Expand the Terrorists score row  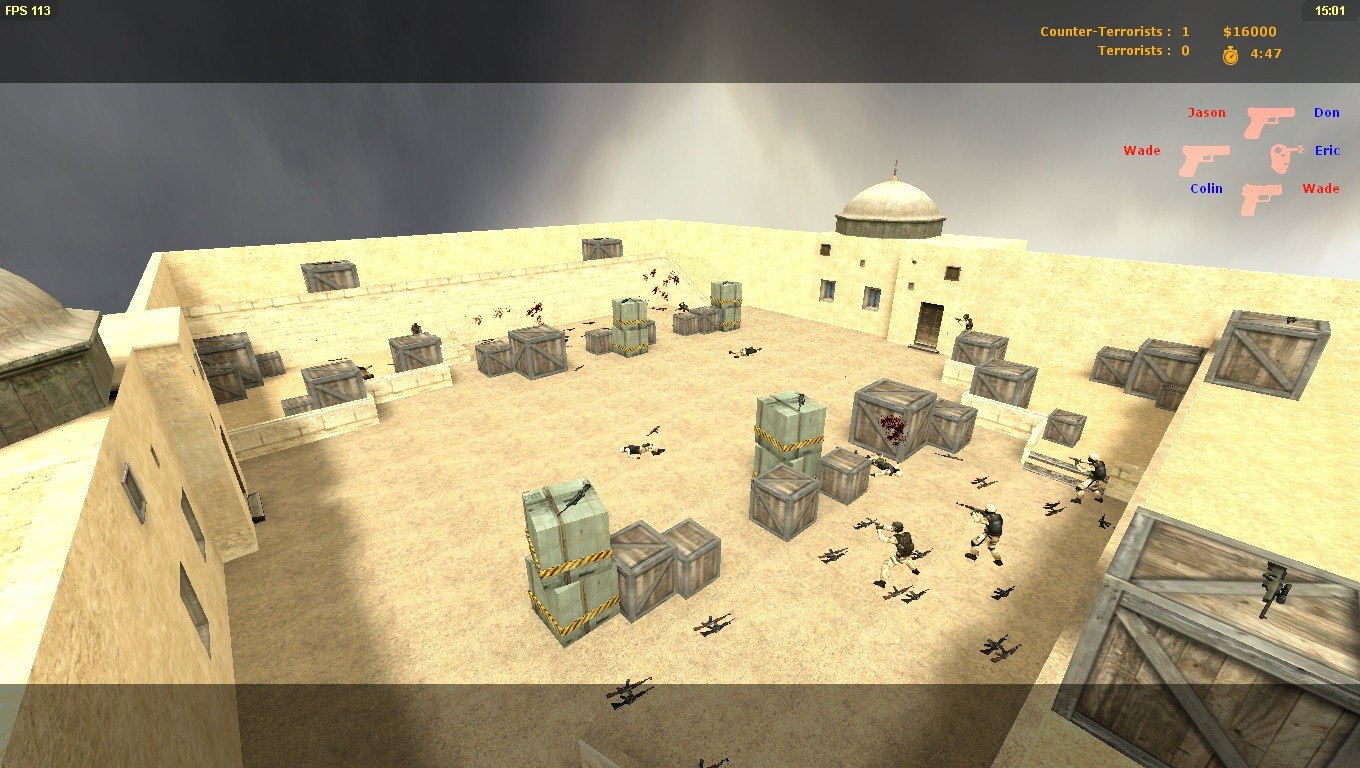click(x=1133, y=50)
